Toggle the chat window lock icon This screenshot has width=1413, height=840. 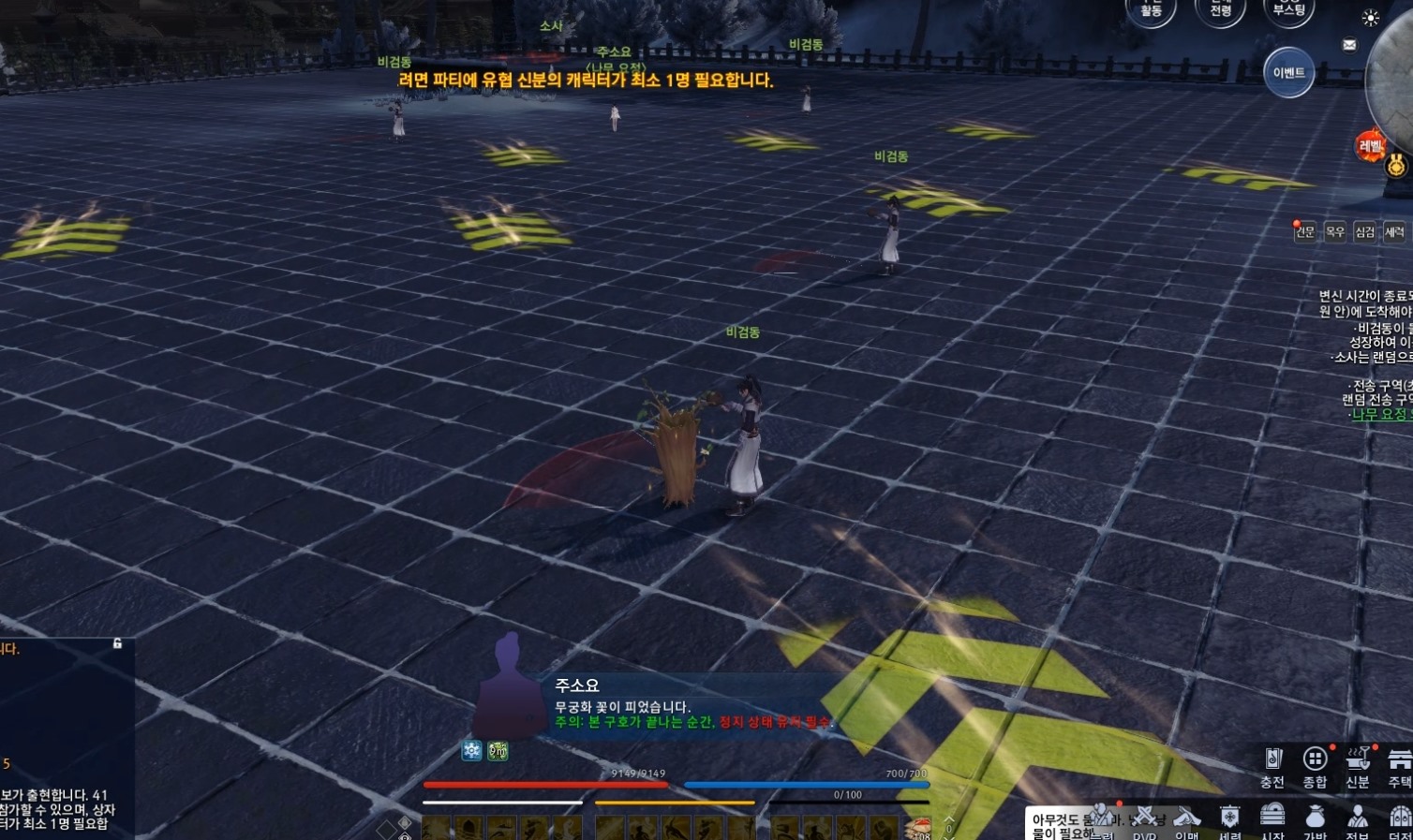click(x=117, y=643)
